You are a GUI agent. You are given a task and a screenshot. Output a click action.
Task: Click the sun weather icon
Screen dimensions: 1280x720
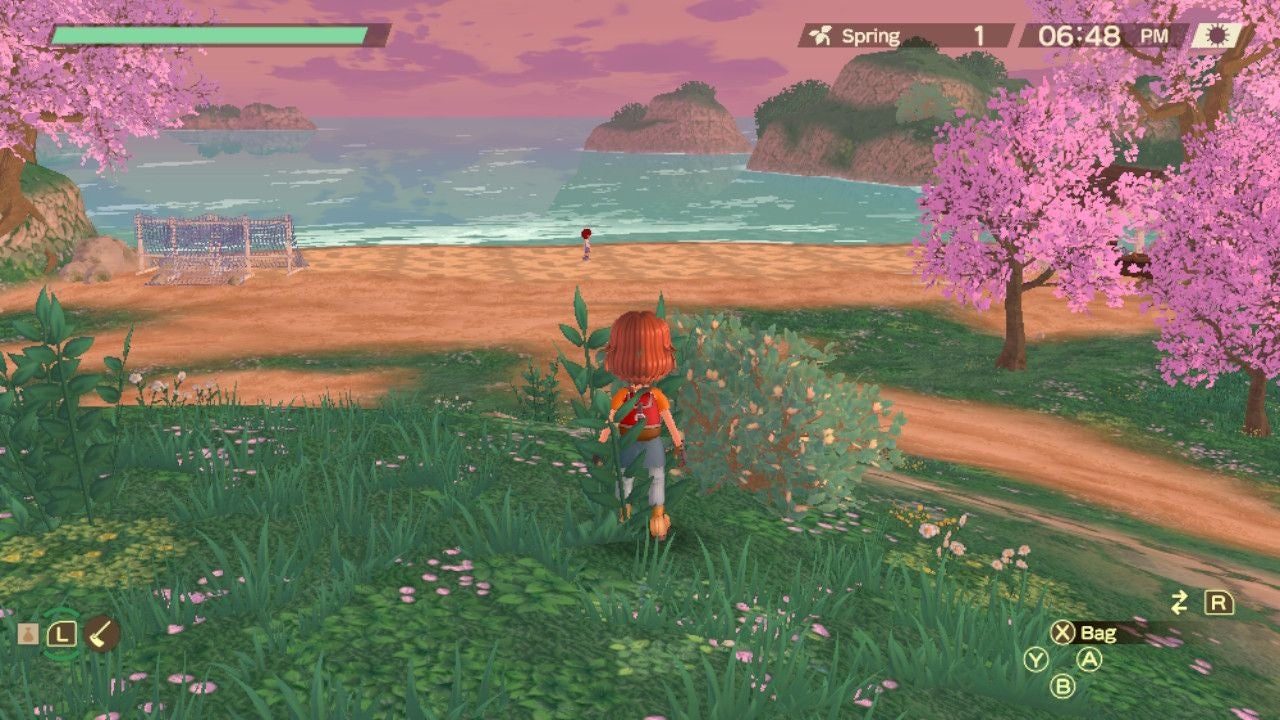click(x=1212, y=36)
